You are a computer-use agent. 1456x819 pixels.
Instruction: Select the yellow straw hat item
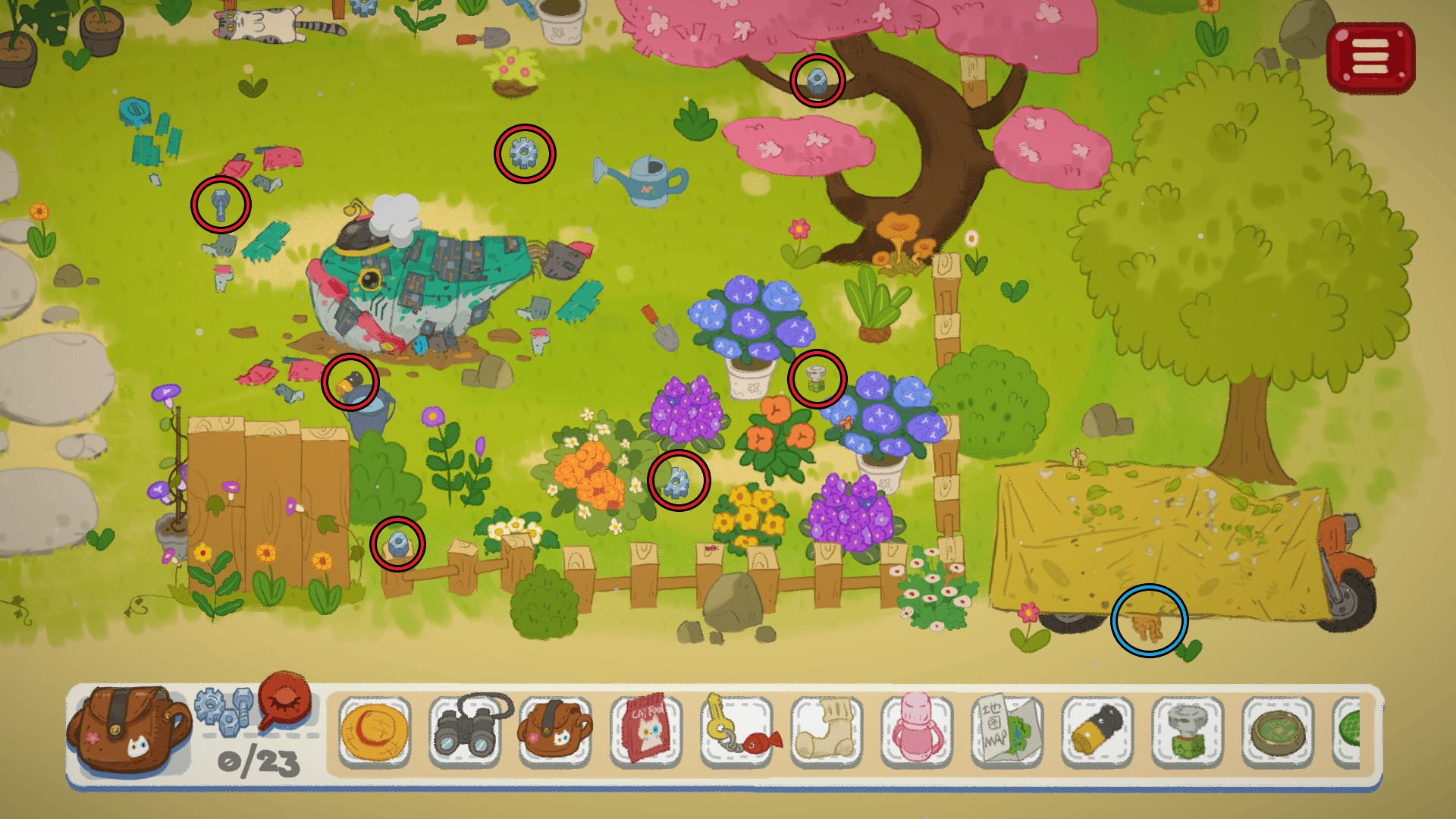coord(375,732)
